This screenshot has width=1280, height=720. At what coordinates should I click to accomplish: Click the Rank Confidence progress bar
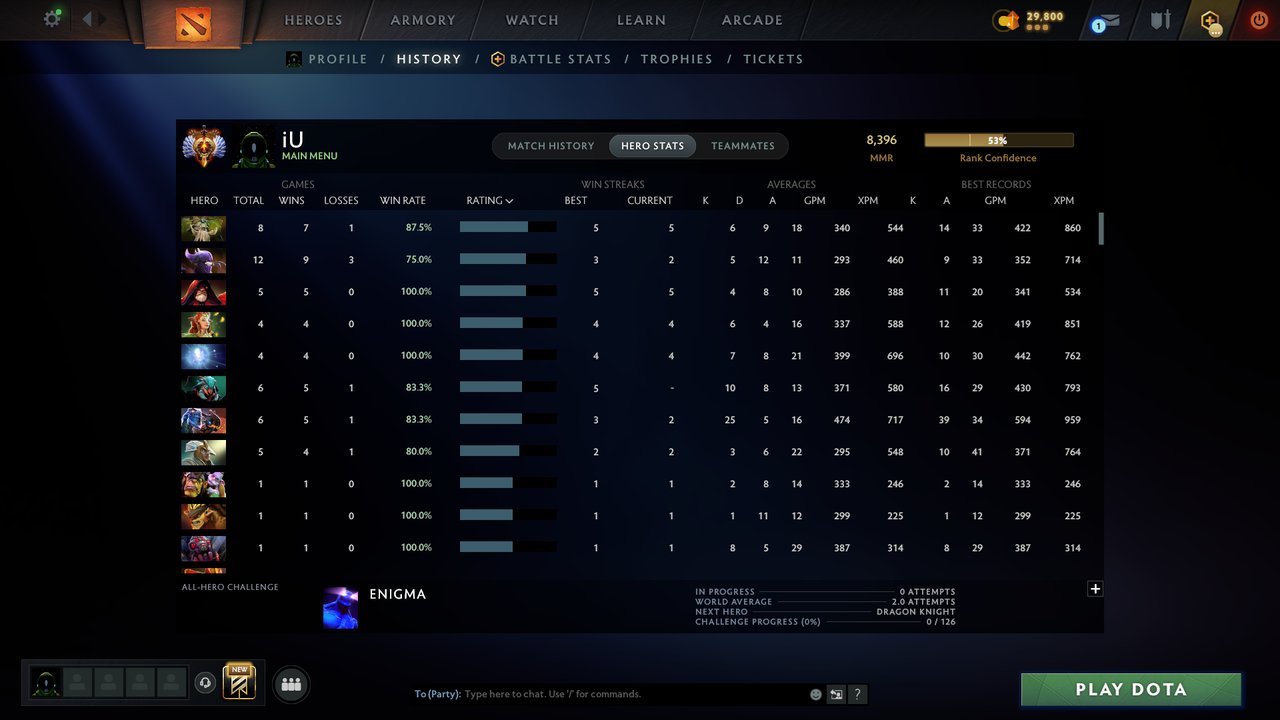(998, 139)
